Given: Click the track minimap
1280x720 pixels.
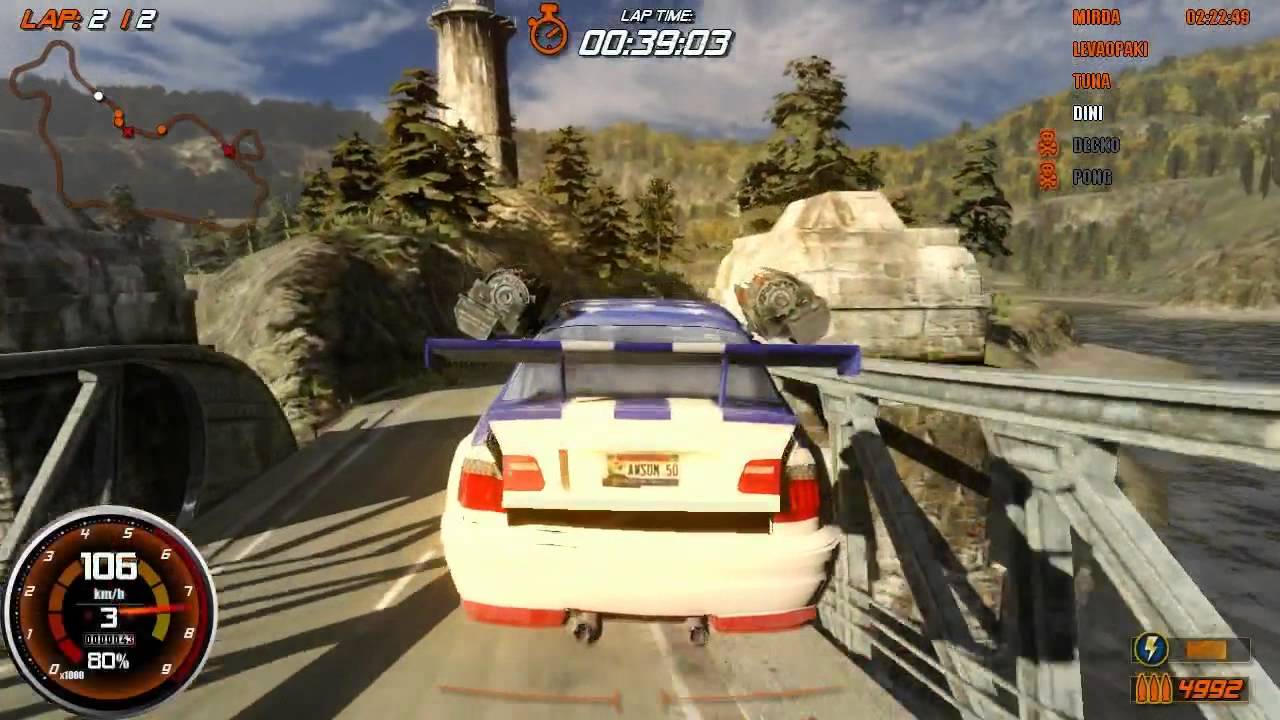Looking at the screenshot, I should coord(140,135).
